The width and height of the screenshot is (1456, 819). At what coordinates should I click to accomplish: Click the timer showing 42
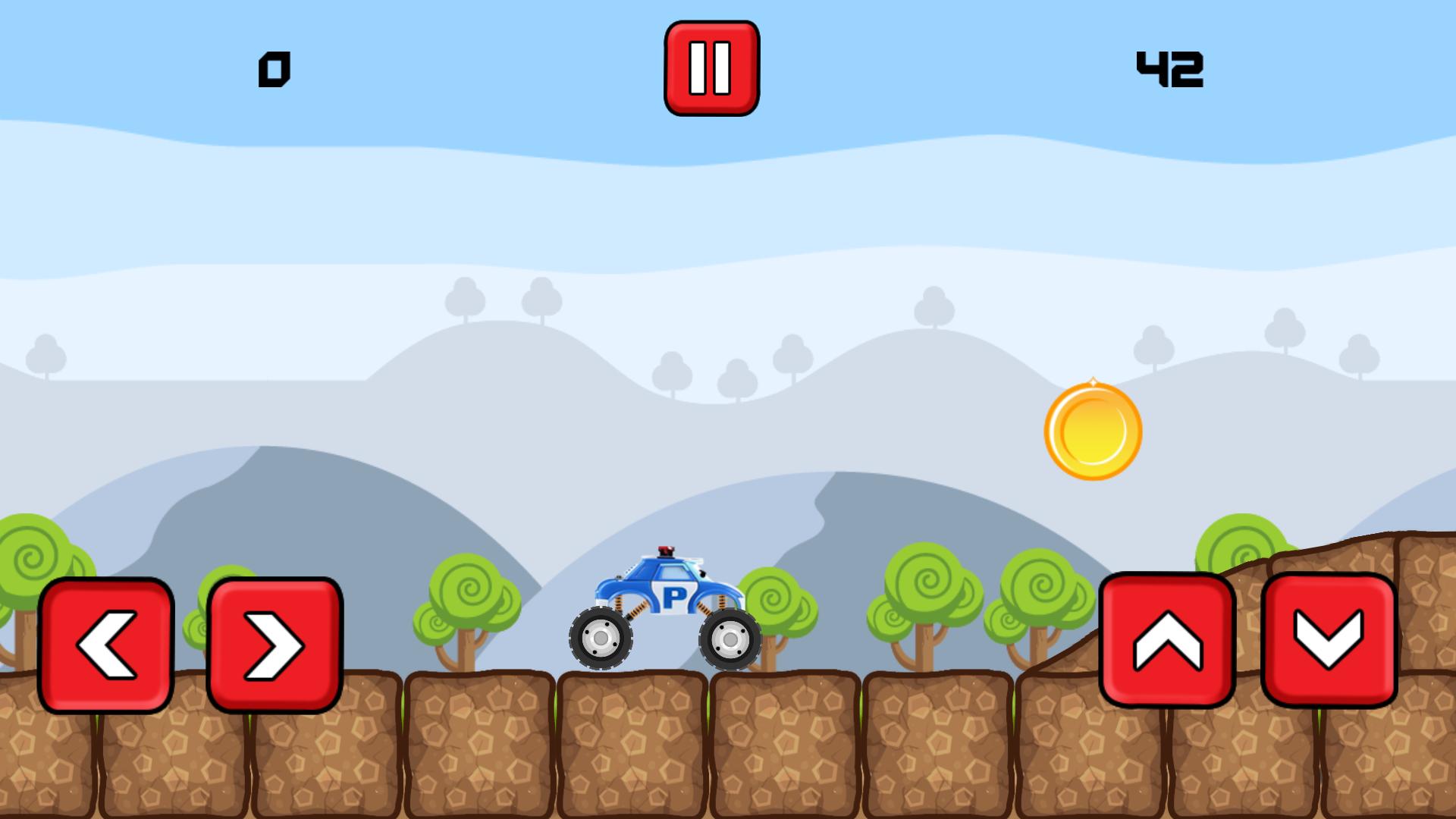(x=1170, y=70)
